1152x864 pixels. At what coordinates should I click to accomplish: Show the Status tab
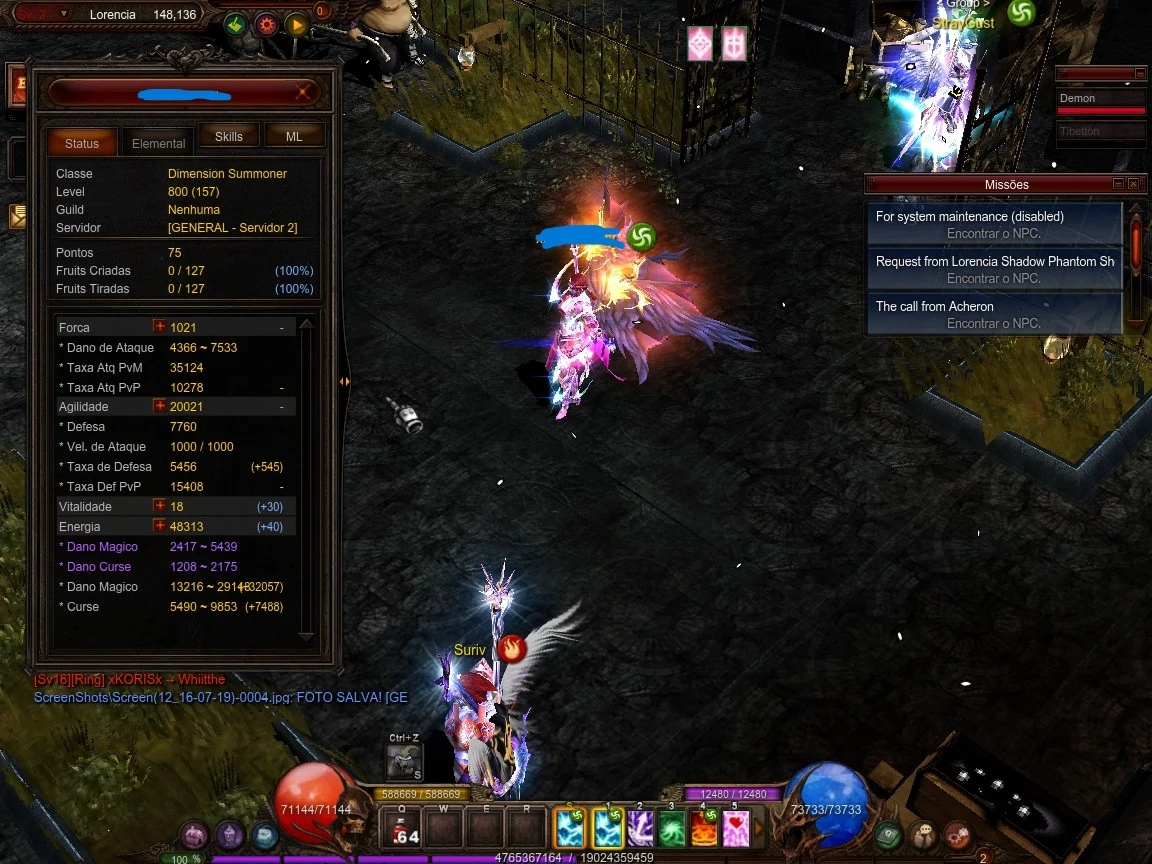pos(82,143)
